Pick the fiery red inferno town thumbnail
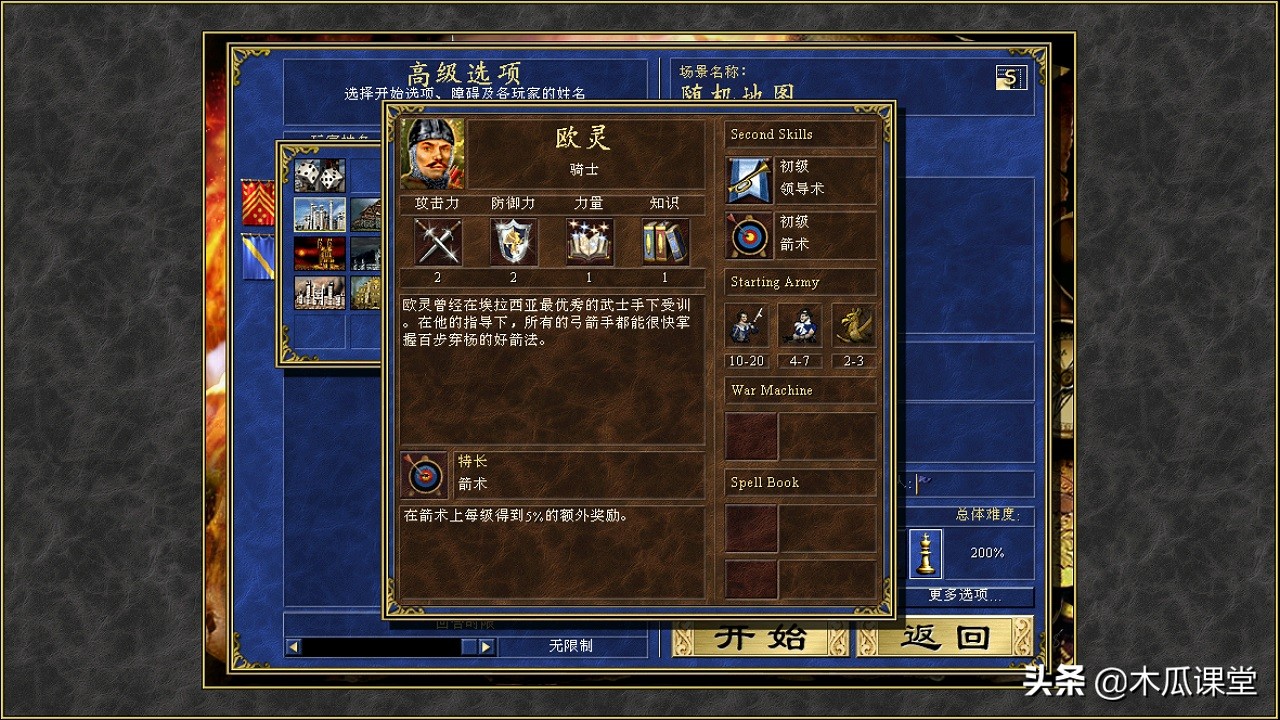 tap(319, 253)
